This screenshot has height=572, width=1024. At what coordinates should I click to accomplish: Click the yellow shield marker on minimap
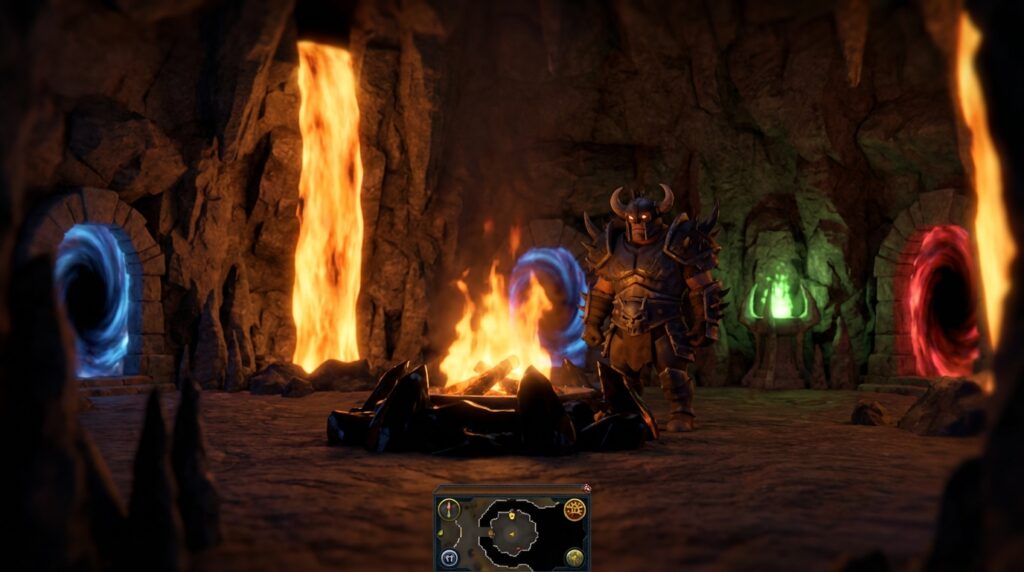tap(512, 514)
